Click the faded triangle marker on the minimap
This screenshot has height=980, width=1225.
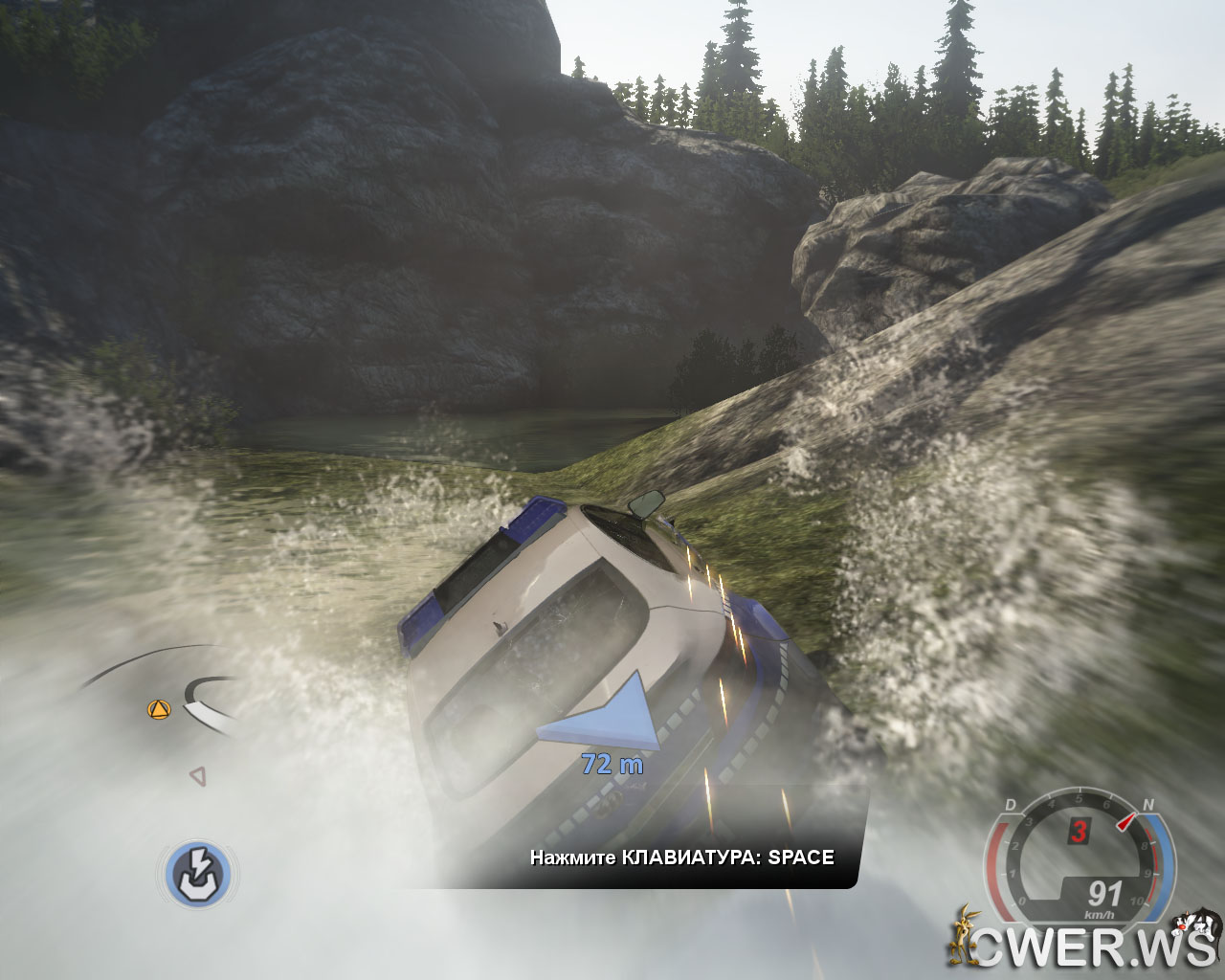197,775
